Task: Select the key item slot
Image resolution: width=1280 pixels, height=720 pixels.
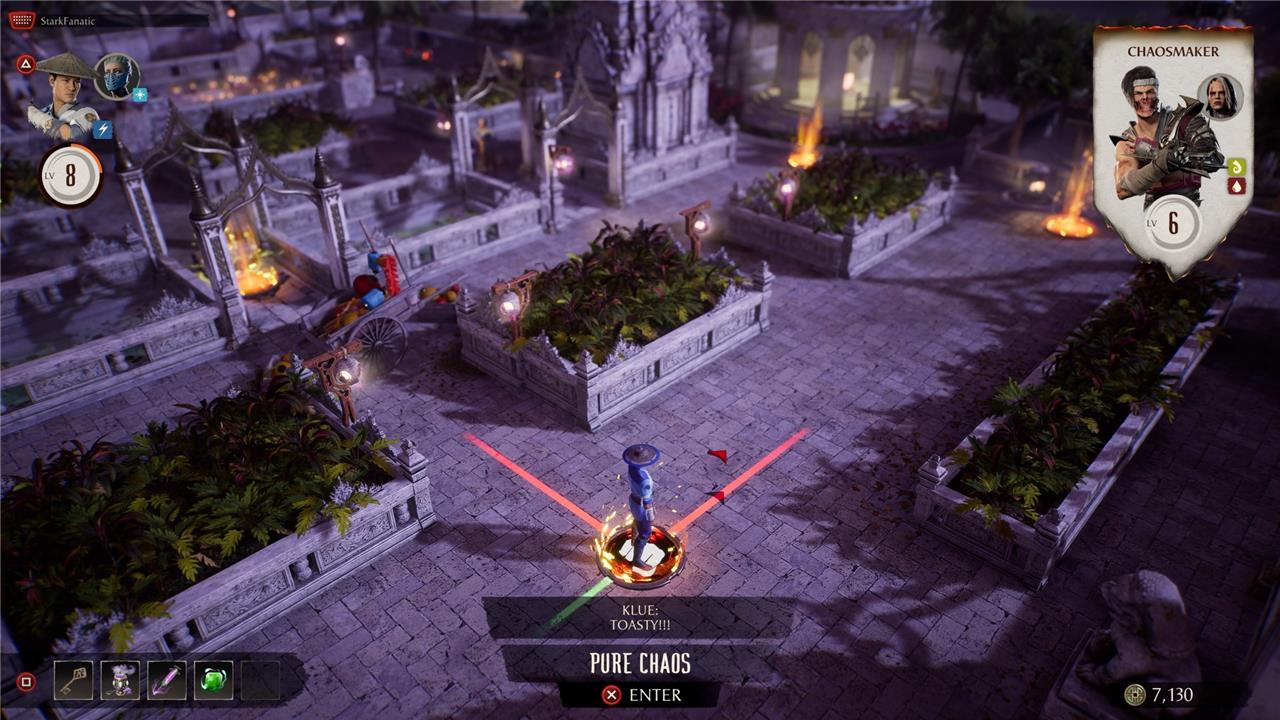Action: pyautogui.click(x=73, y=680)
